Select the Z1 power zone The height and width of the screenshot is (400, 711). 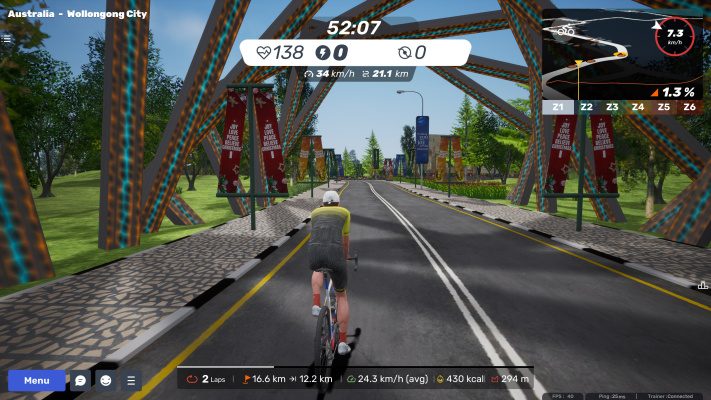pos(557,106)
